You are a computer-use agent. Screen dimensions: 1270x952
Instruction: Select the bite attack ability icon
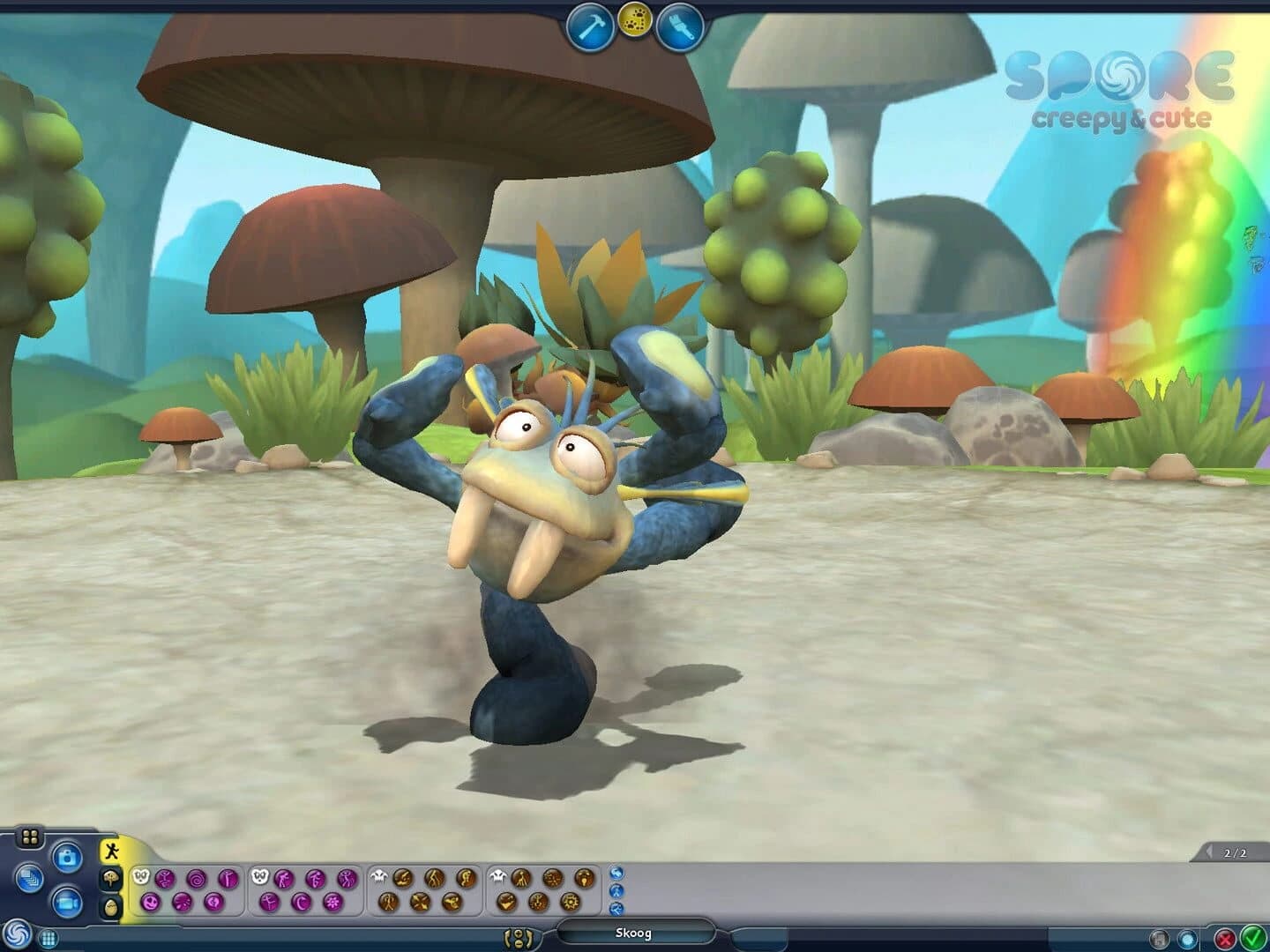404,879
